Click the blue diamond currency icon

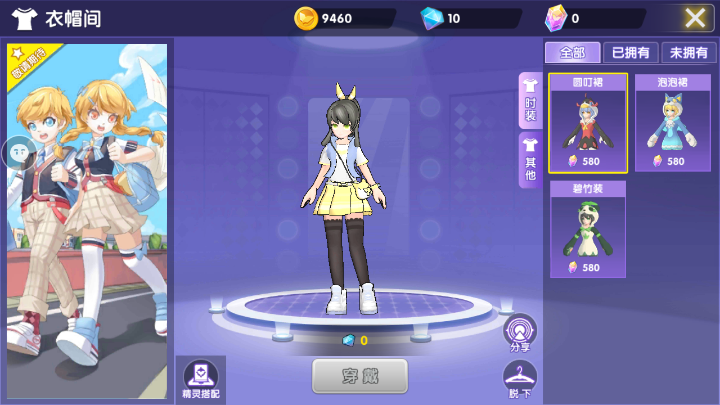pyautogui.click(x=431, y=18)
